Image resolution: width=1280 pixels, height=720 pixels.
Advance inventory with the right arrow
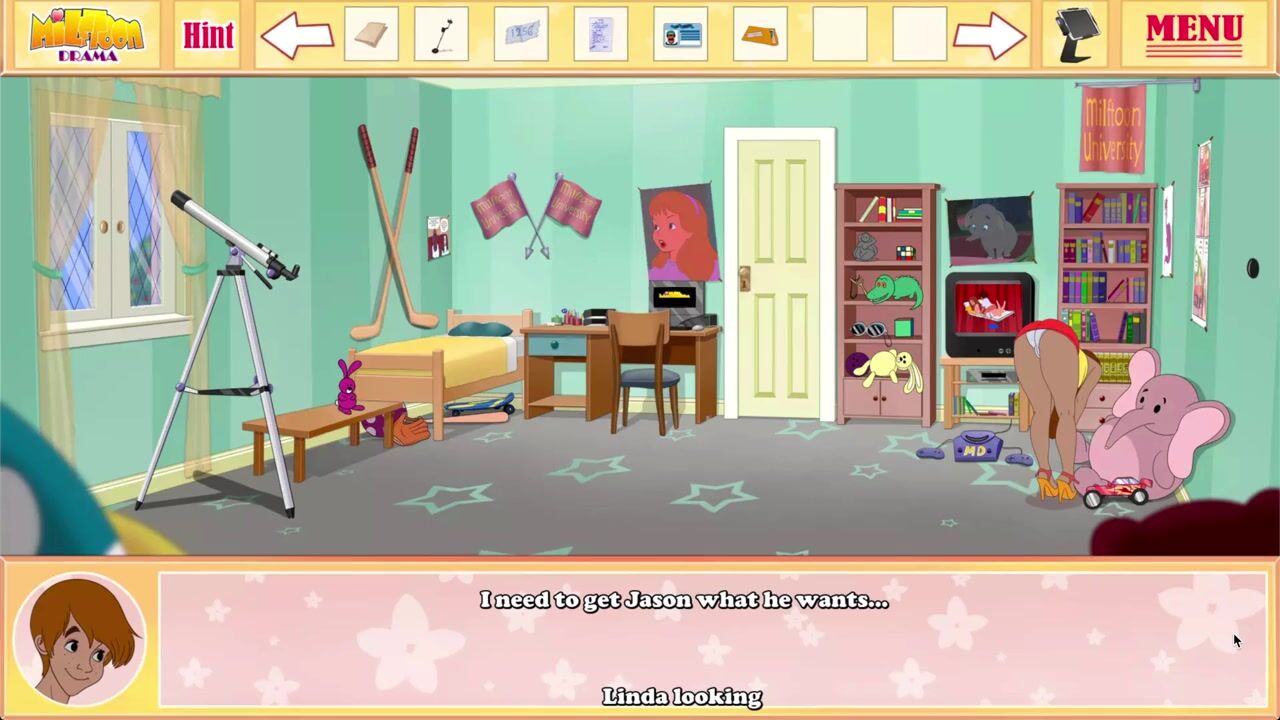pyautogui.click(x=989, y=37)
